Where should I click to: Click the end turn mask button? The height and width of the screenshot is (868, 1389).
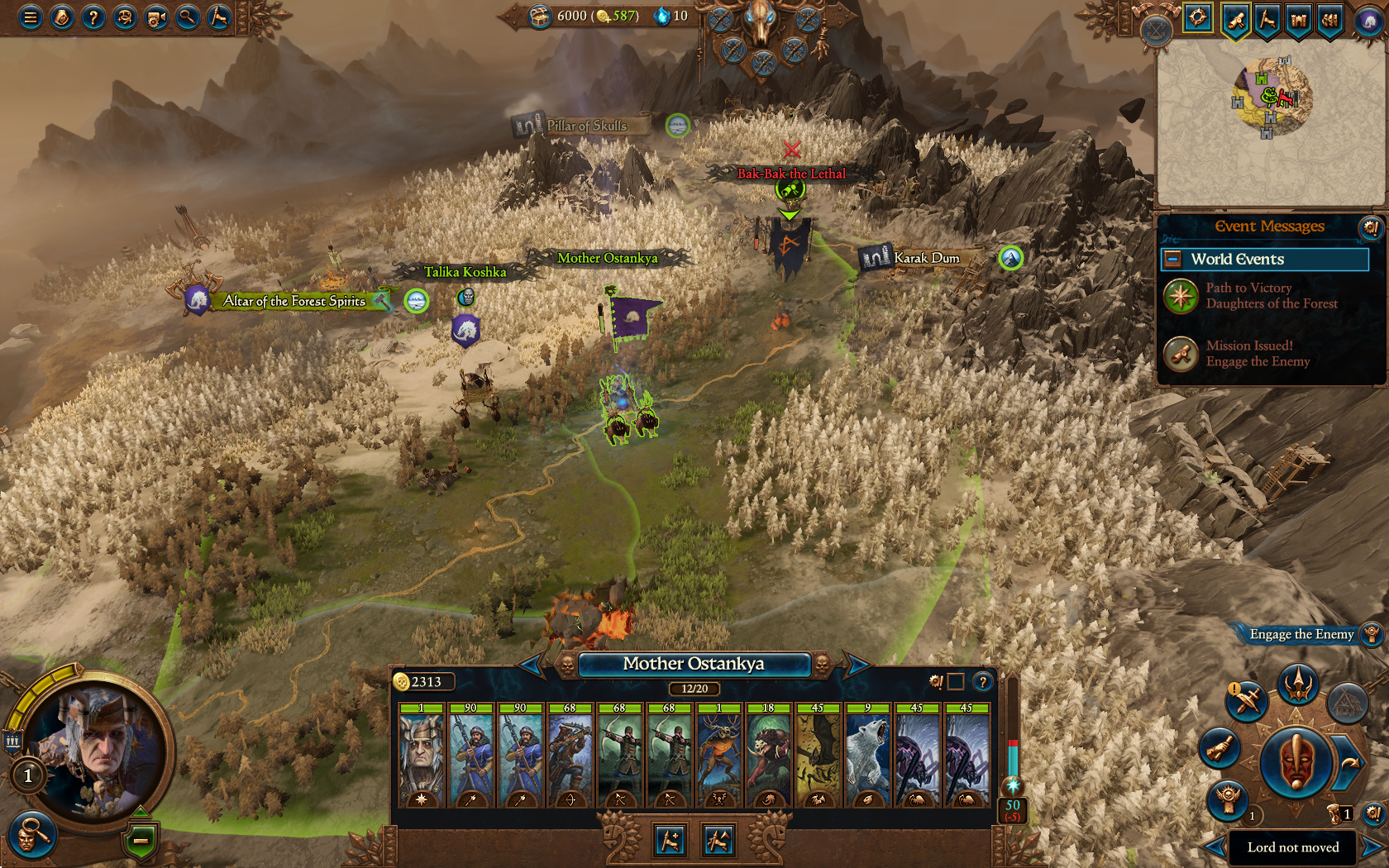[x=1296, y=761]
